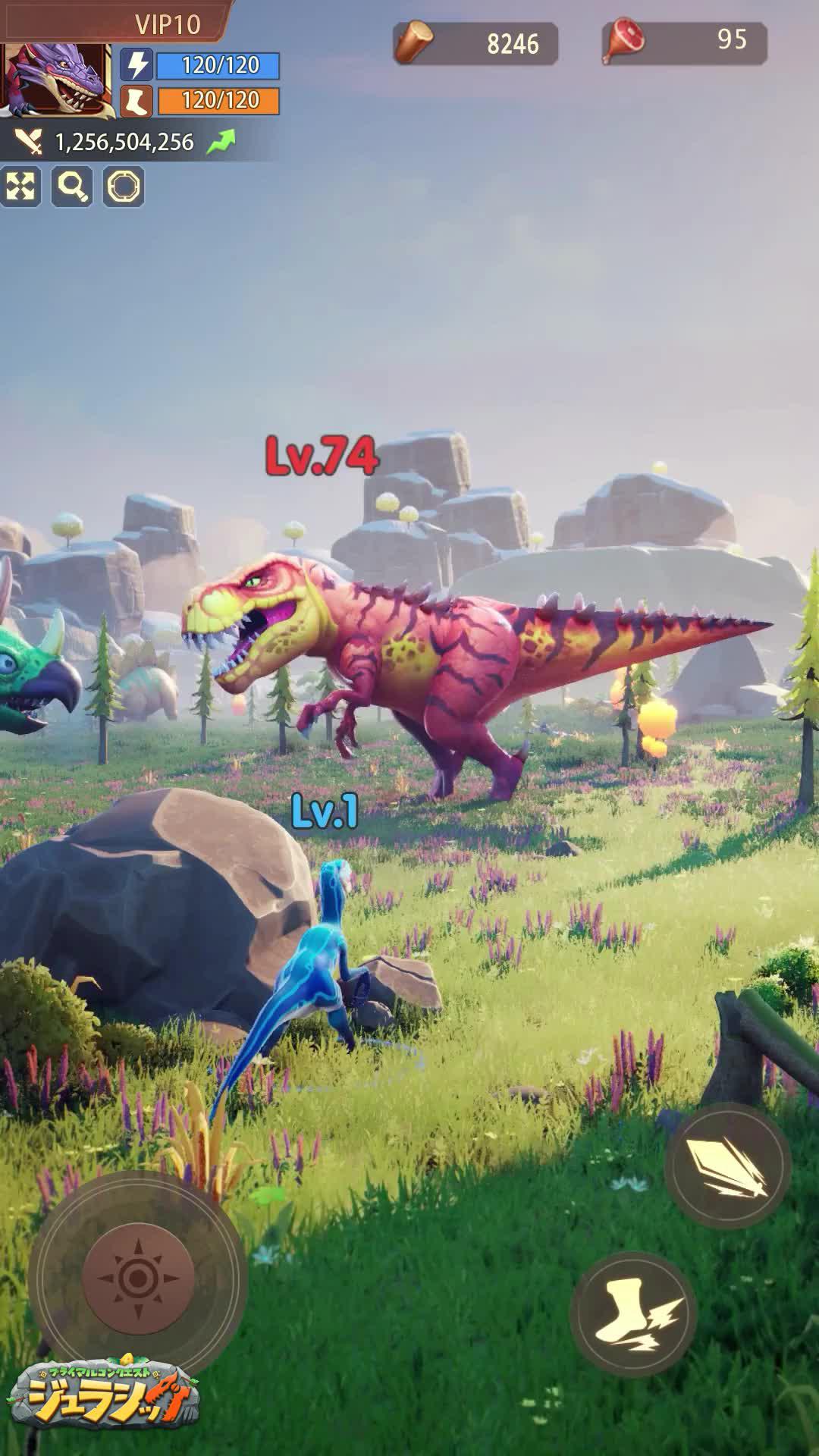Viewport: 819px width, 1456px height.
Task: Click the four-arrow expand icon
Action: pos(20,187)
